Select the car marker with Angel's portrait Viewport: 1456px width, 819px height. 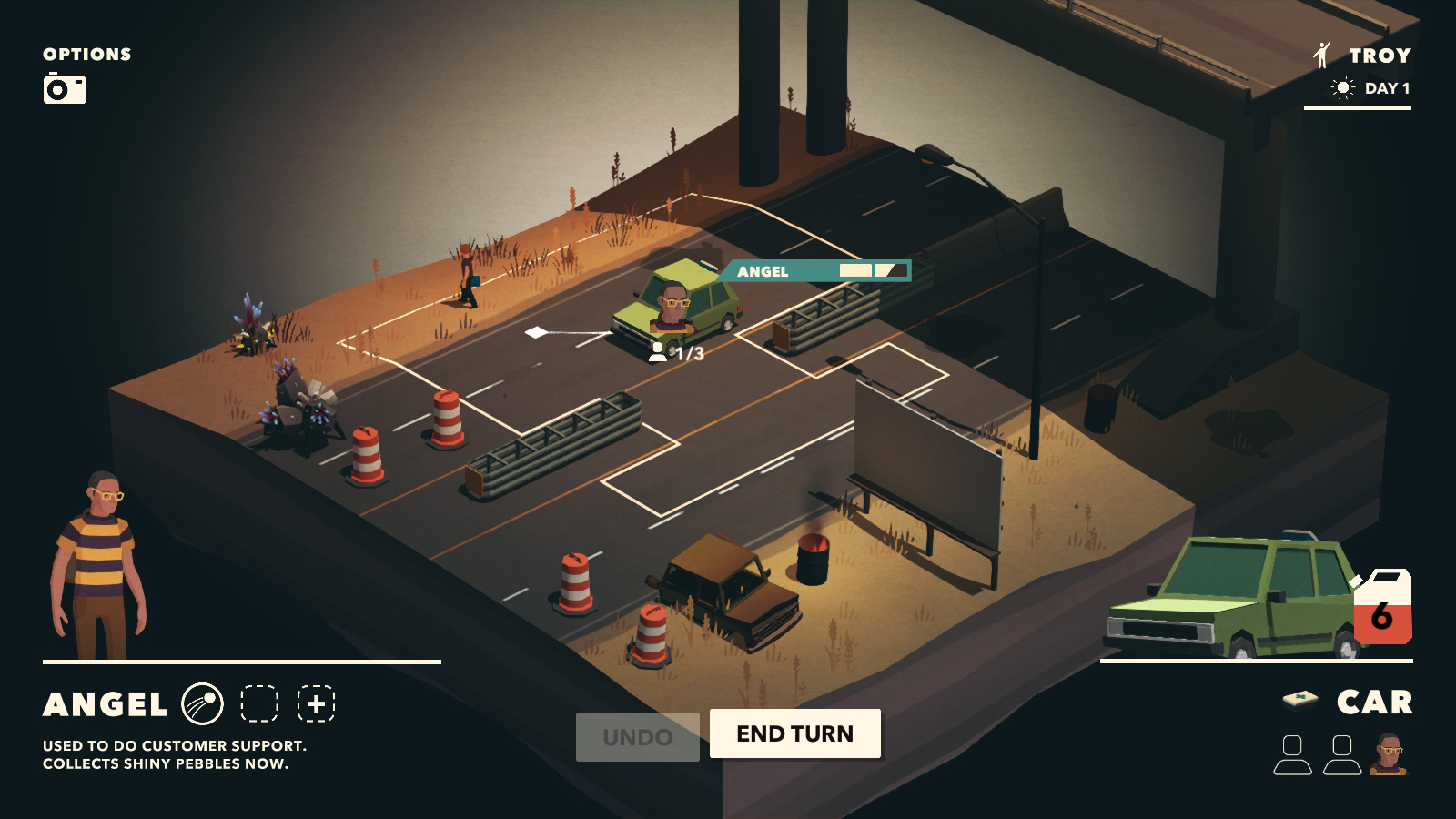pos(674,306)
